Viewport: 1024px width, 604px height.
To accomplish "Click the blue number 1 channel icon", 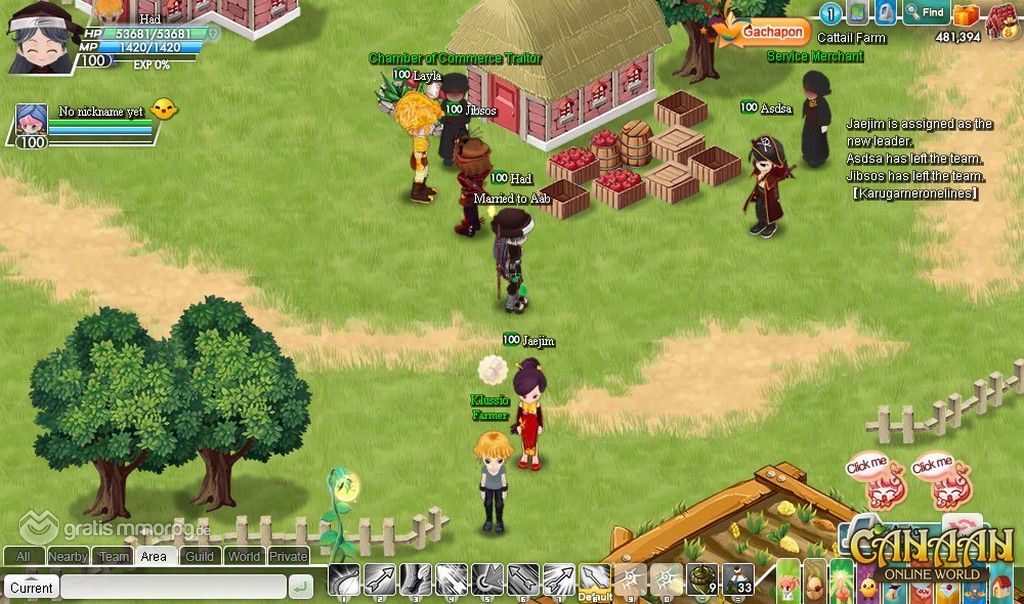I will (x=831, y=13).
